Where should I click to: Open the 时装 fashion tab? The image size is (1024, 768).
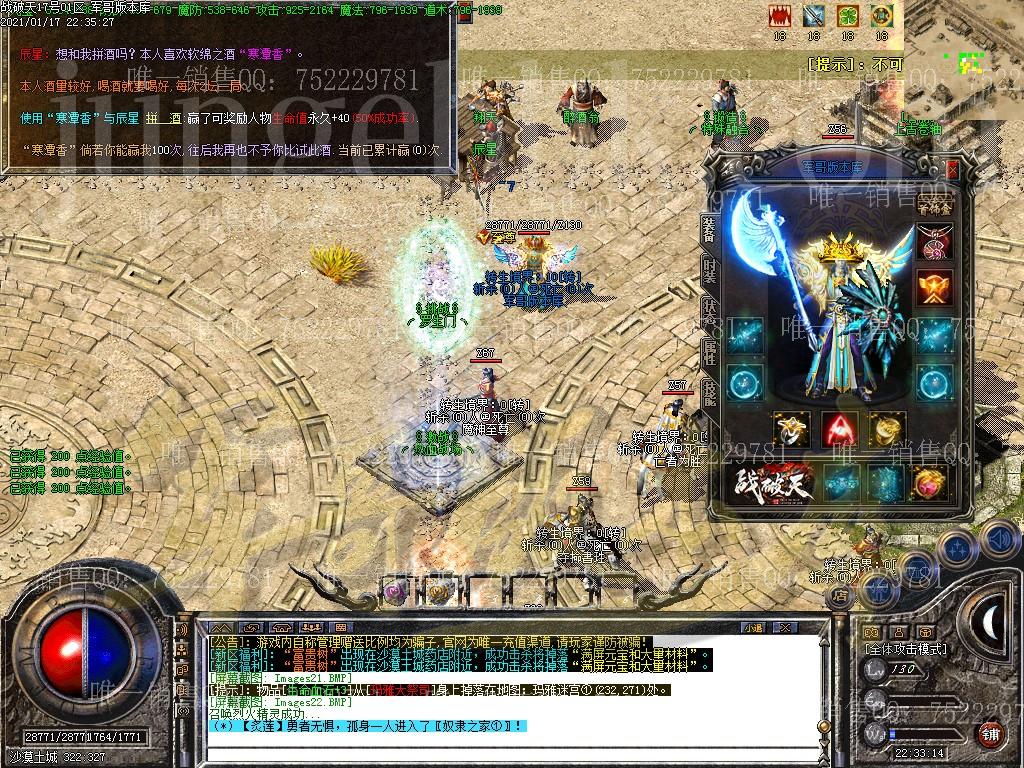[x=709, y=269]
